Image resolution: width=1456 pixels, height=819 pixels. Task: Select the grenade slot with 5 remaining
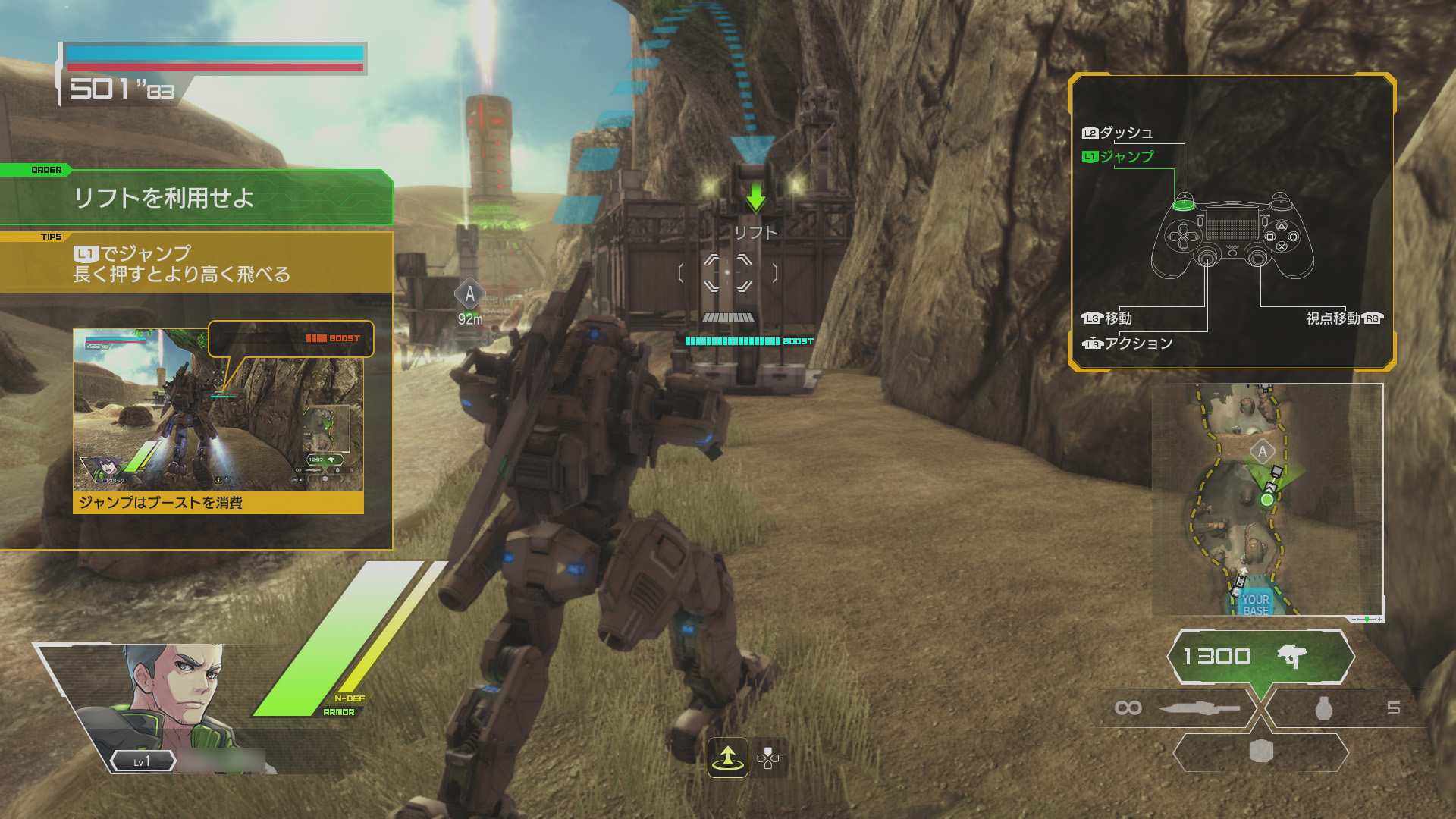pyautogui.click(x=1345, y=708)
